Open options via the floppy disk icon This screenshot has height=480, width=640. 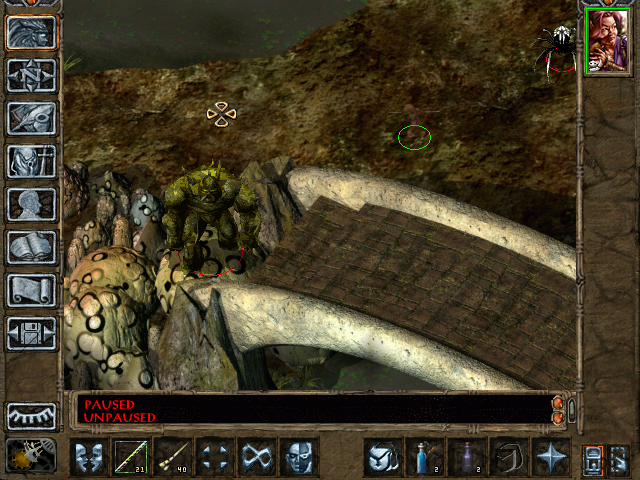coord(31,333)
